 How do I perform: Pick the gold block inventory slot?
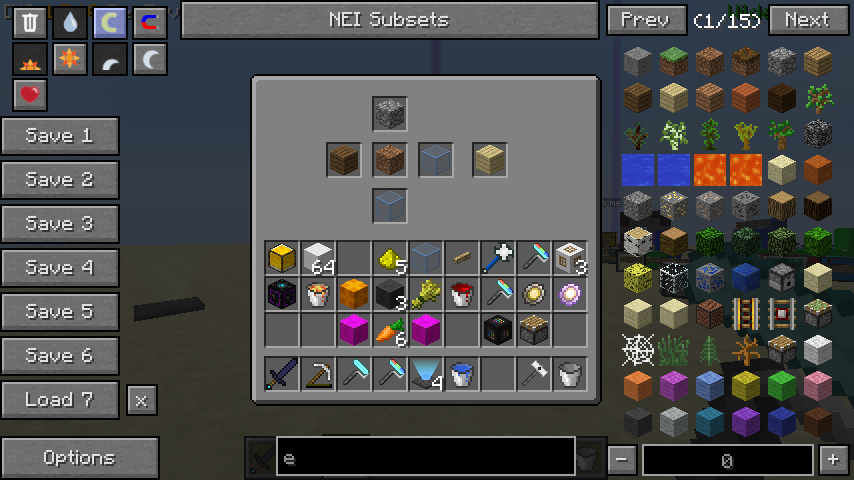[282, 258]
